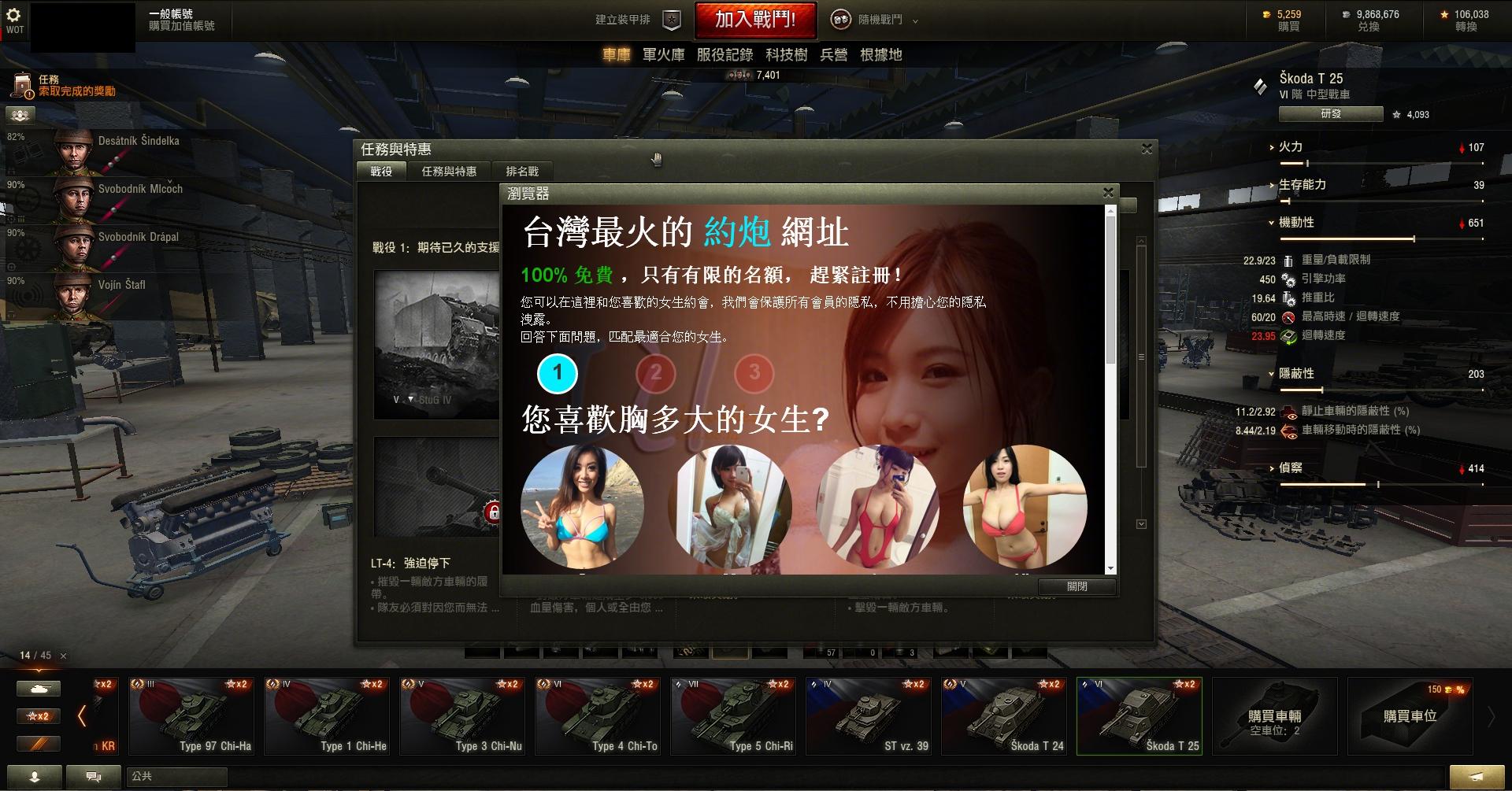The image size is (1512, 791).
Task: Select the ST vz. 39 tank
Action: (869, 715)
